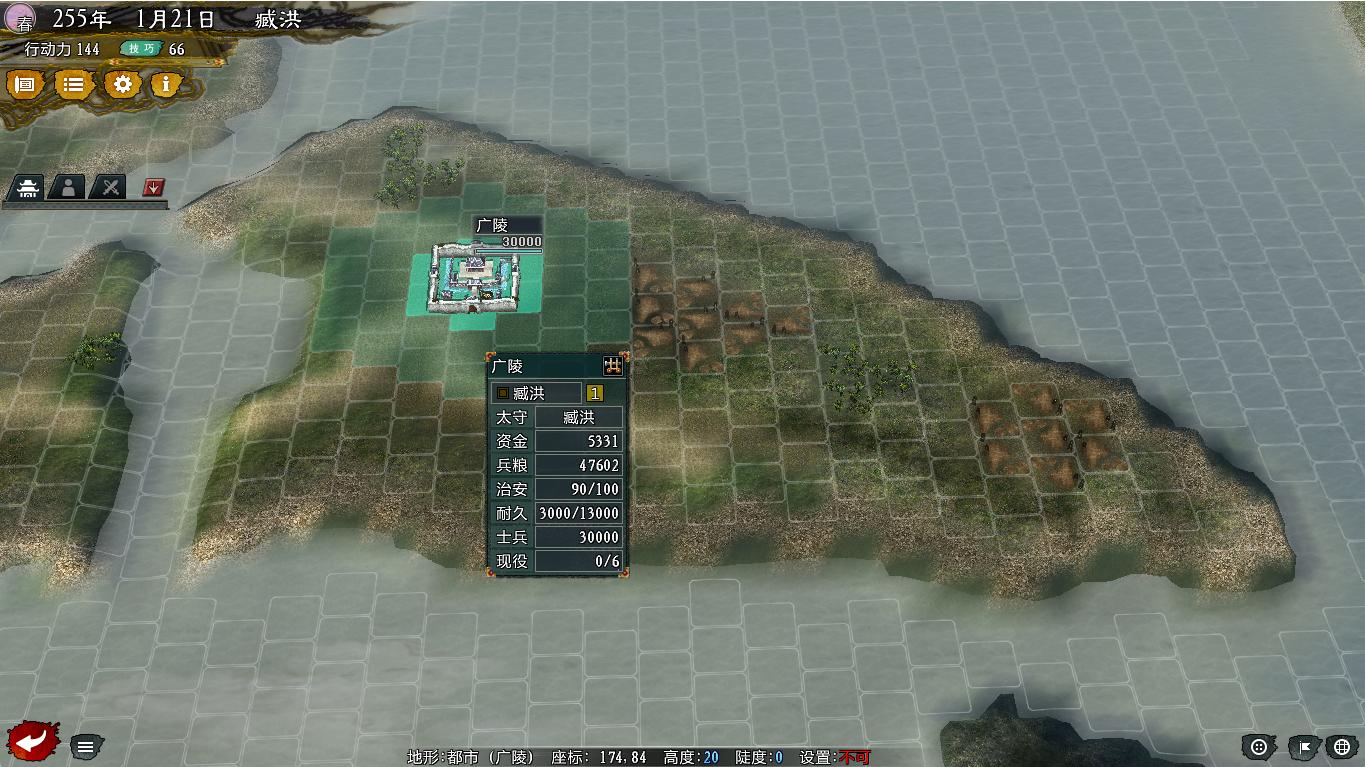Click the red down-arrow deploy icon
Screen dimensions: 1365x767
[150, 186]
